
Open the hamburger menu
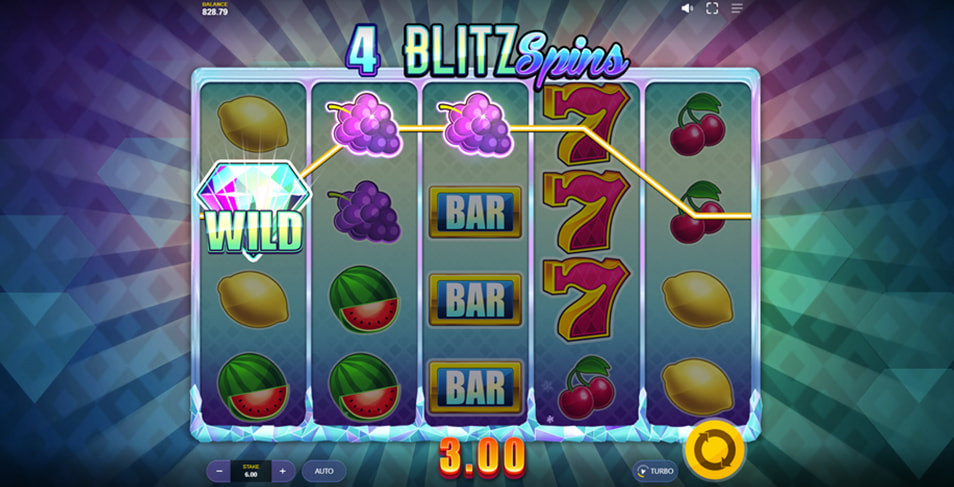[737, 8]
